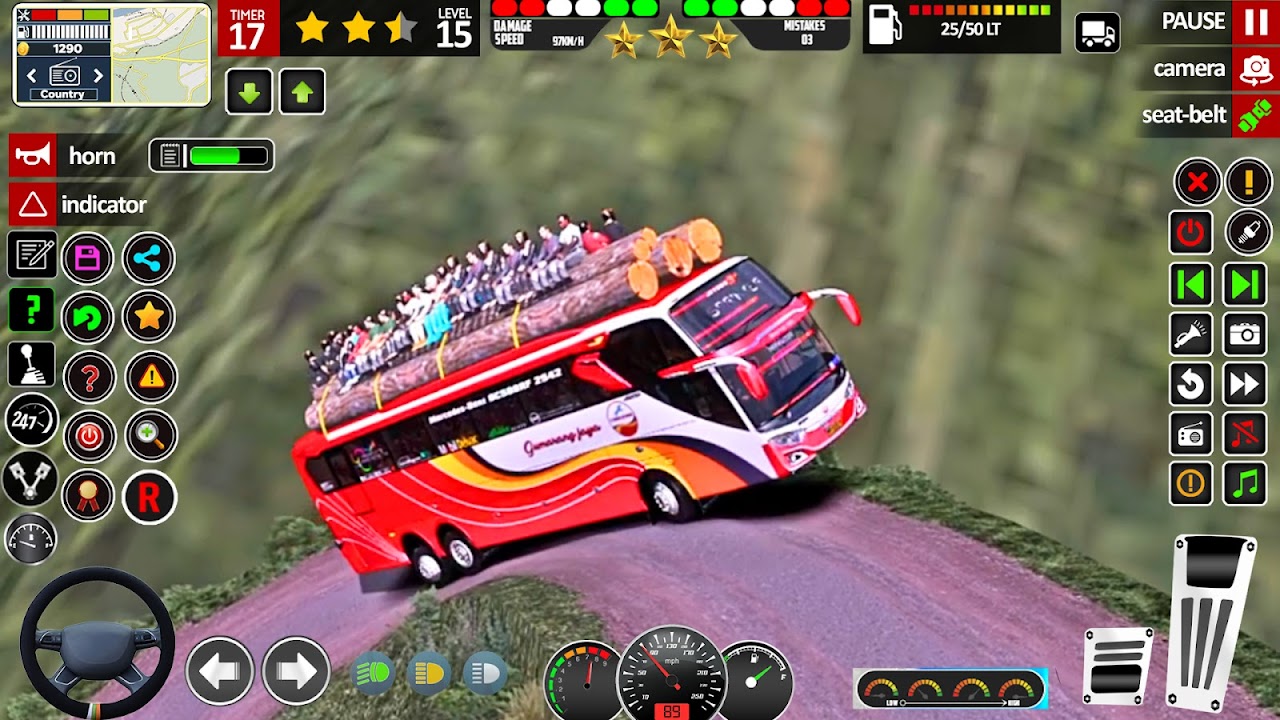Image resolution: width=1280 pixels, height=720 pixels.
Task: Open the minimap
Action: 160,54
